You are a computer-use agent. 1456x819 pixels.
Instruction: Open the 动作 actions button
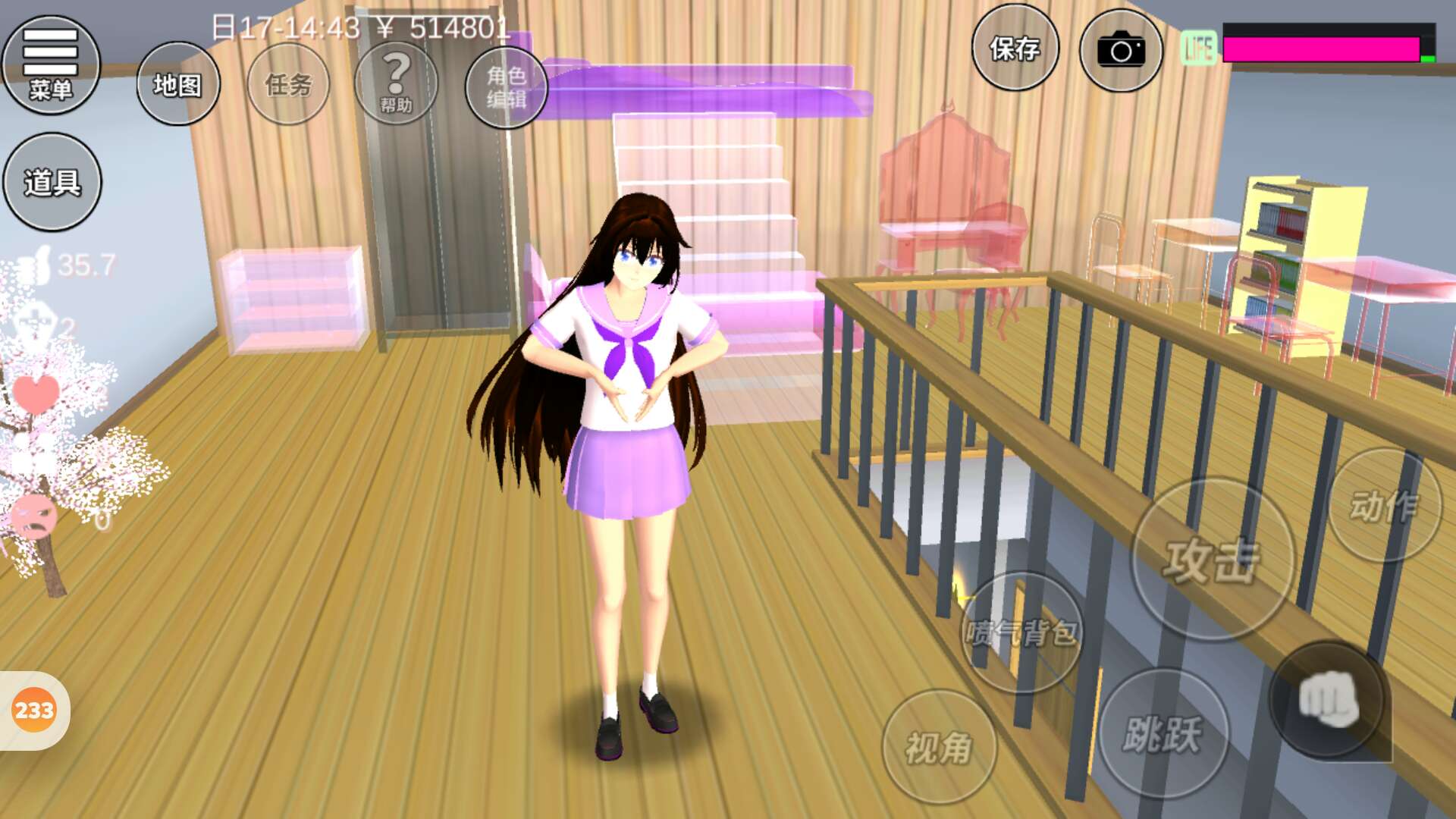point(1384,506)
